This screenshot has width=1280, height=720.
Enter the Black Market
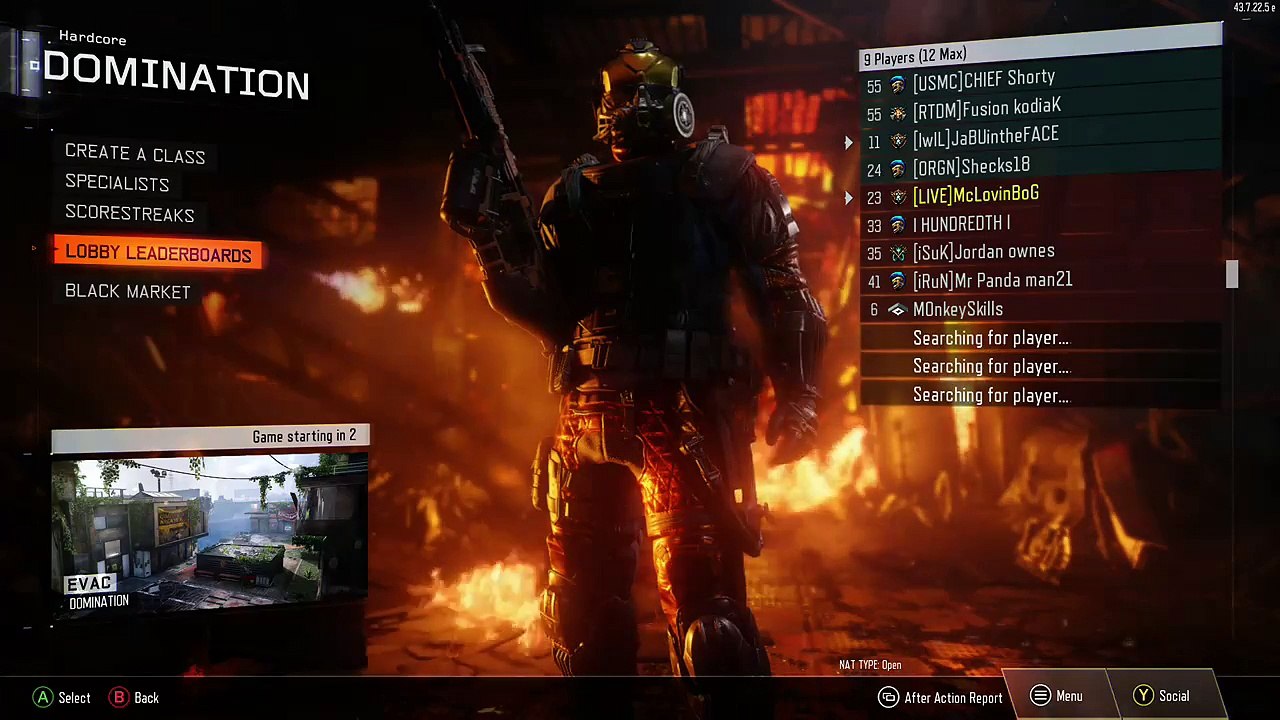(x=128, y=291)
